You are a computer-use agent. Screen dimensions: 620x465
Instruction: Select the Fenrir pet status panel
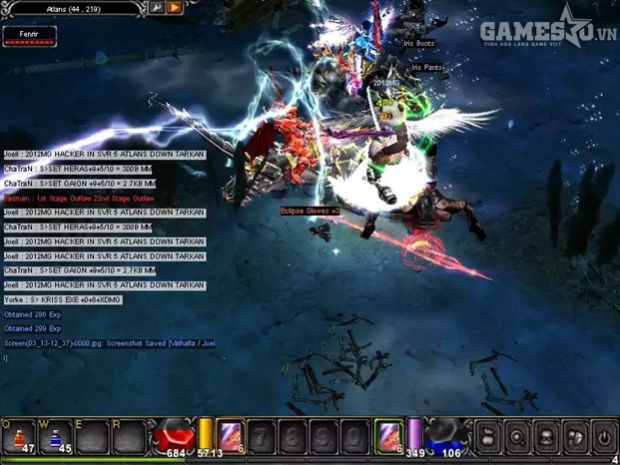[x=29, y=36]
